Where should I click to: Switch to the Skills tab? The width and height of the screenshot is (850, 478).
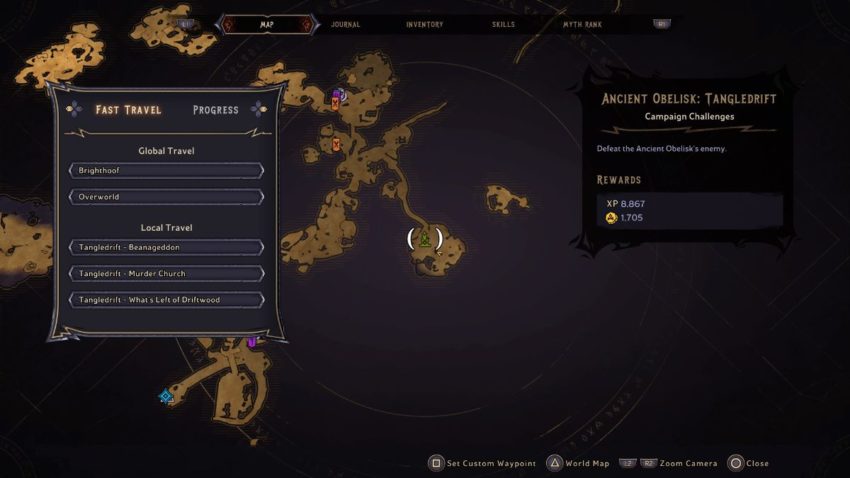point(505,24)
